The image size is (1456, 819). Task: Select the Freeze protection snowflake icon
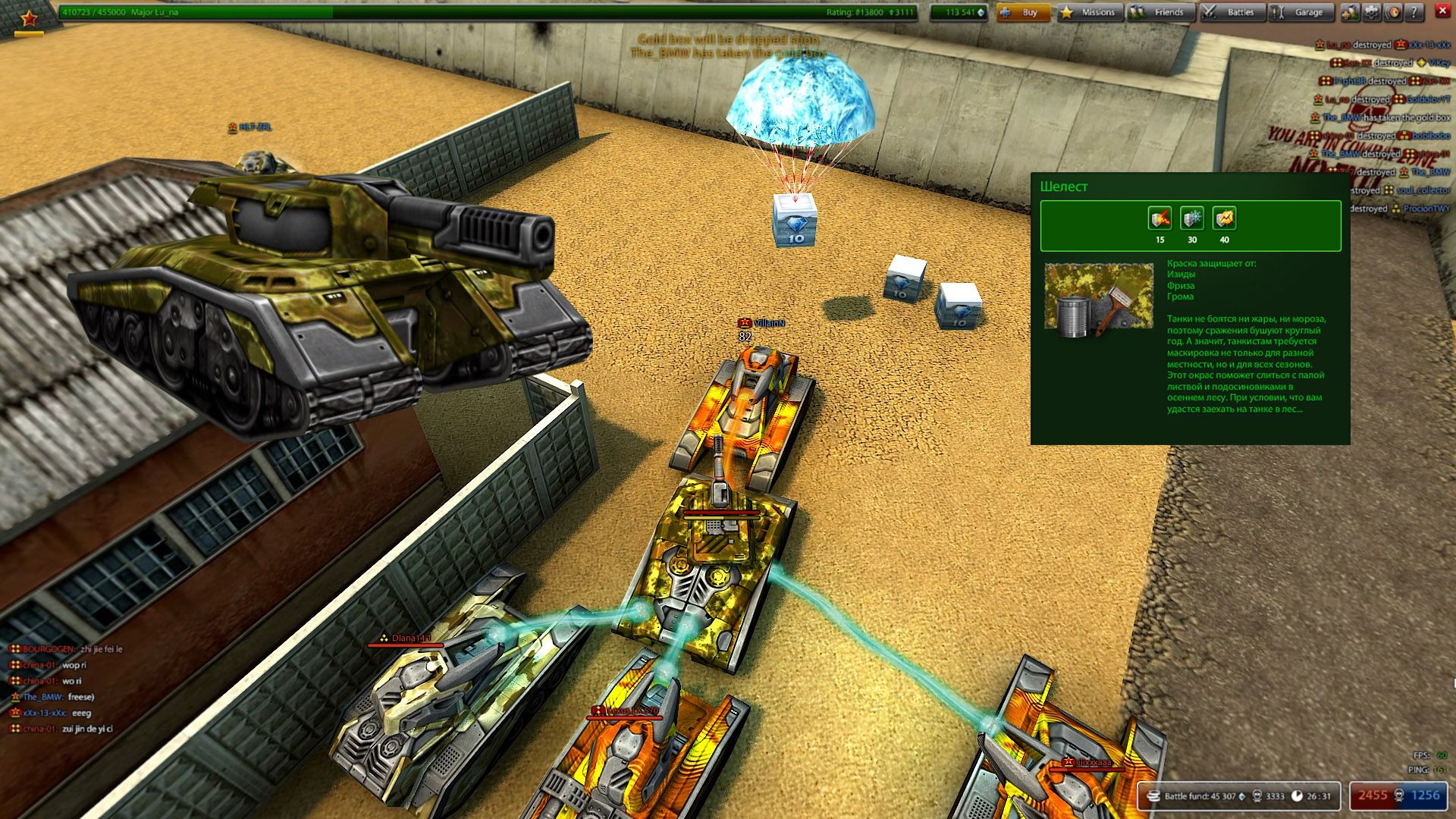click(x=1192, y=219)
